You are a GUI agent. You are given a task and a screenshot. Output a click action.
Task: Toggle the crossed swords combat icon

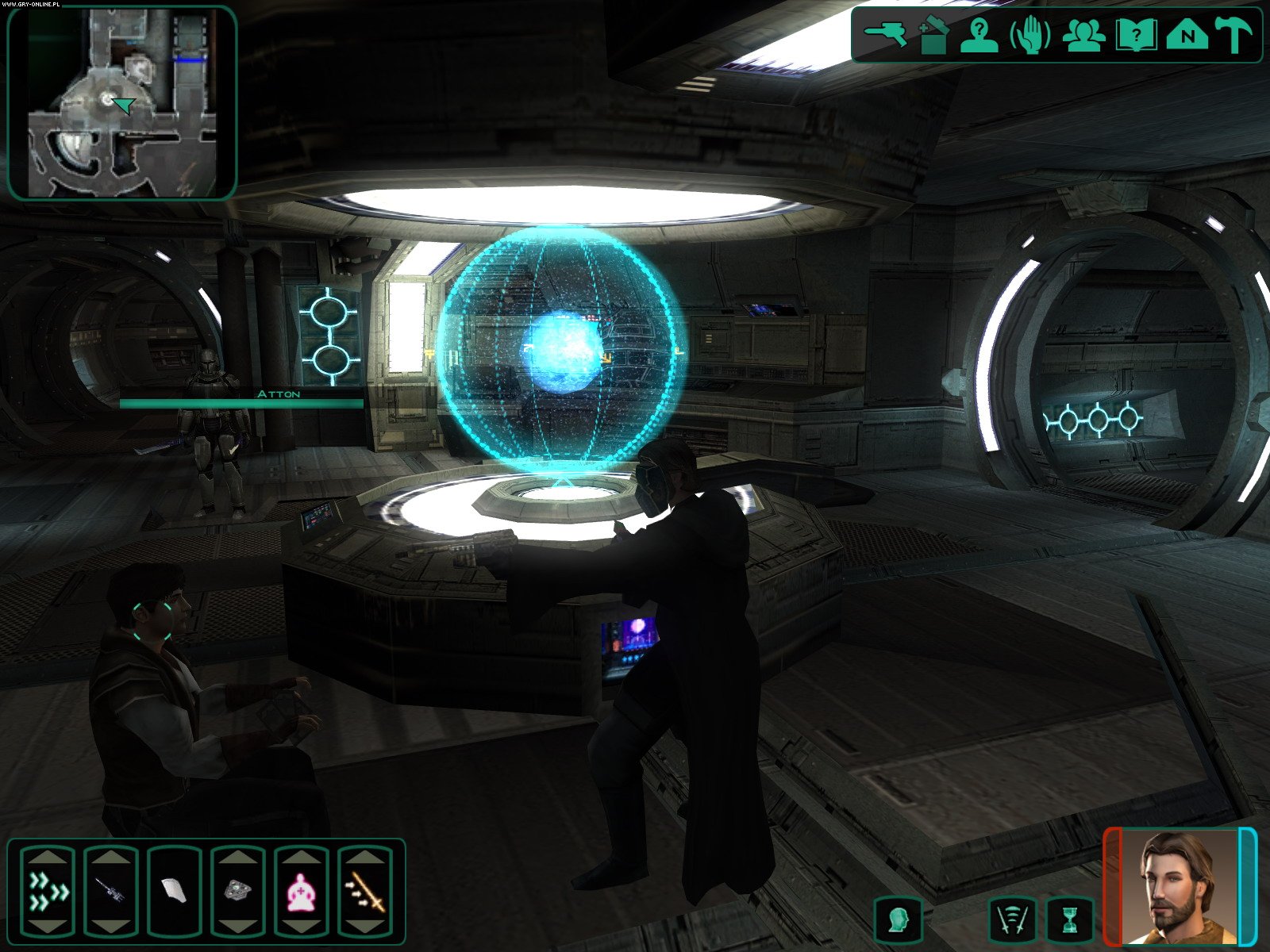pyautogui.click(x=1013, y=920)
